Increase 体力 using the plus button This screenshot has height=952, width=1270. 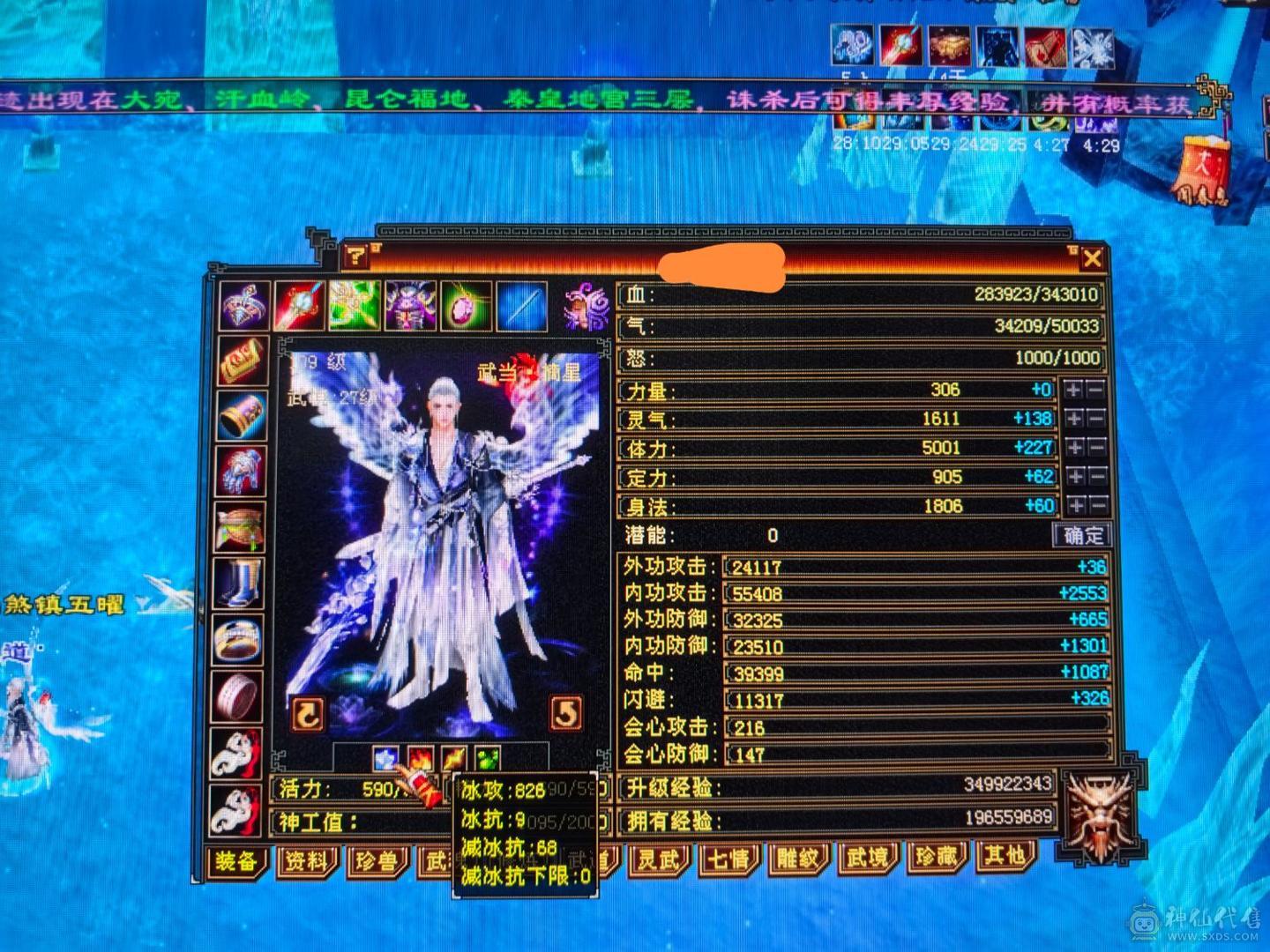[1074, 447]
